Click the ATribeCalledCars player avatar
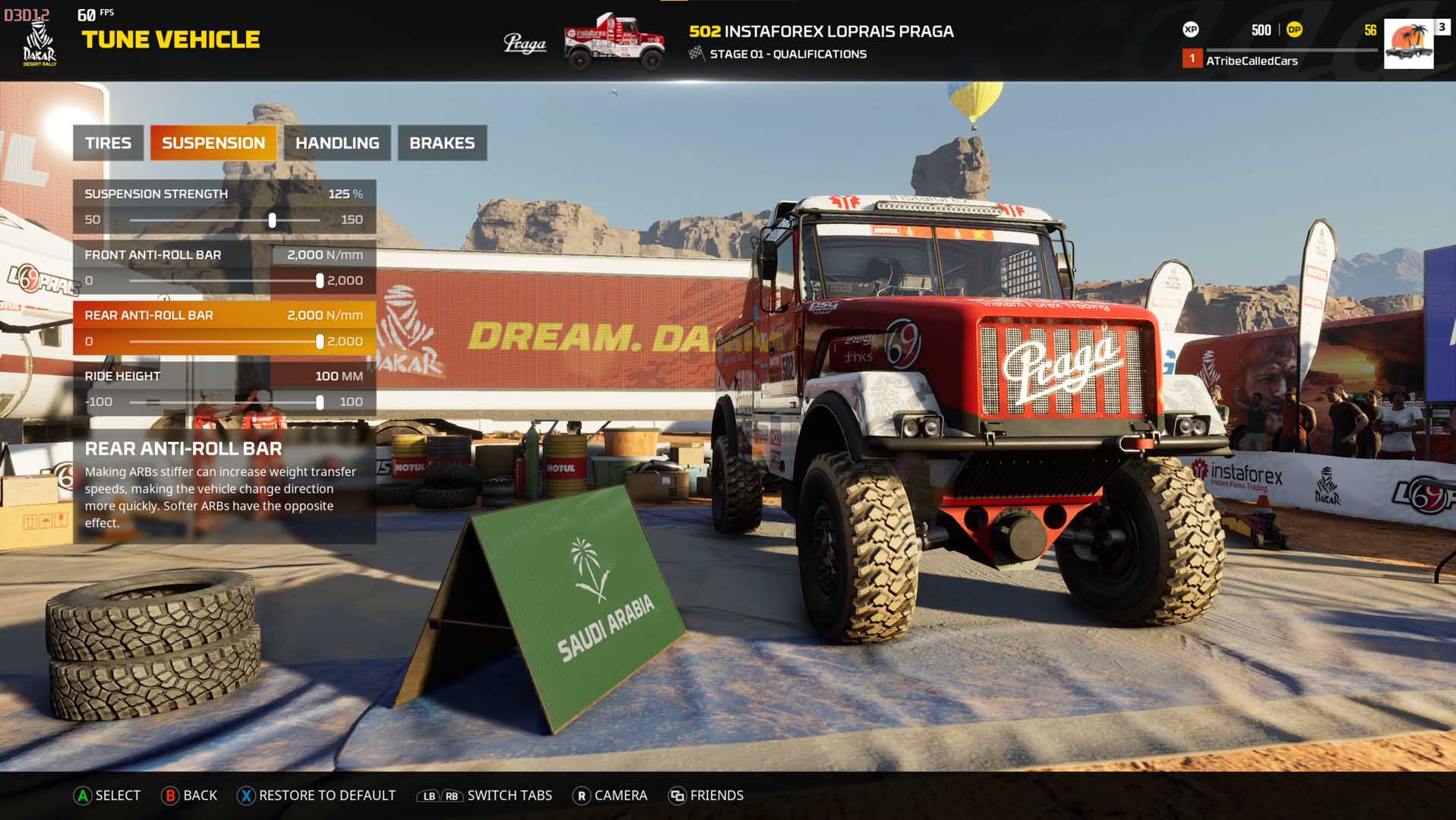Image resolution: width=1456 pixels, height=820 pixels. click(1408, 43)
